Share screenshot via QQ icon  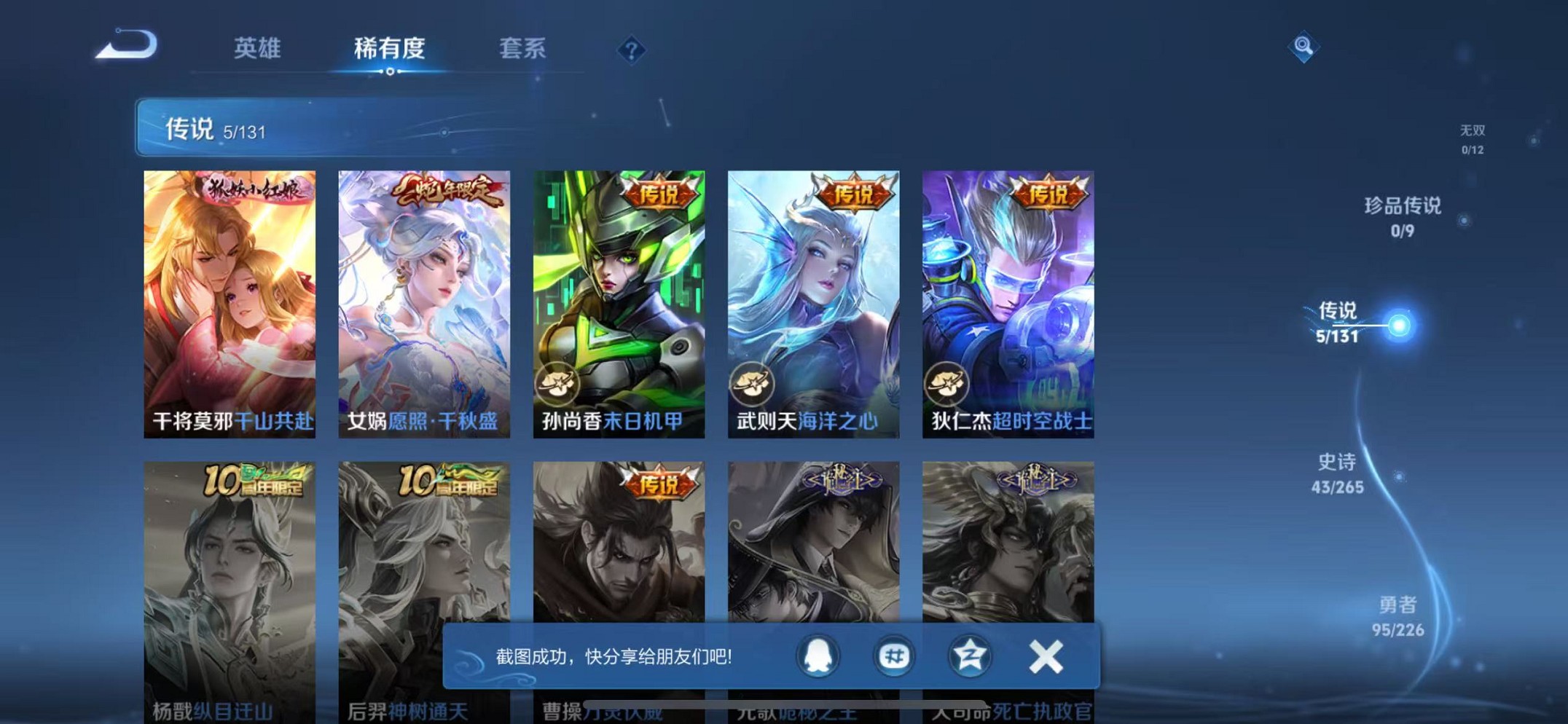[x=817, y=656]
